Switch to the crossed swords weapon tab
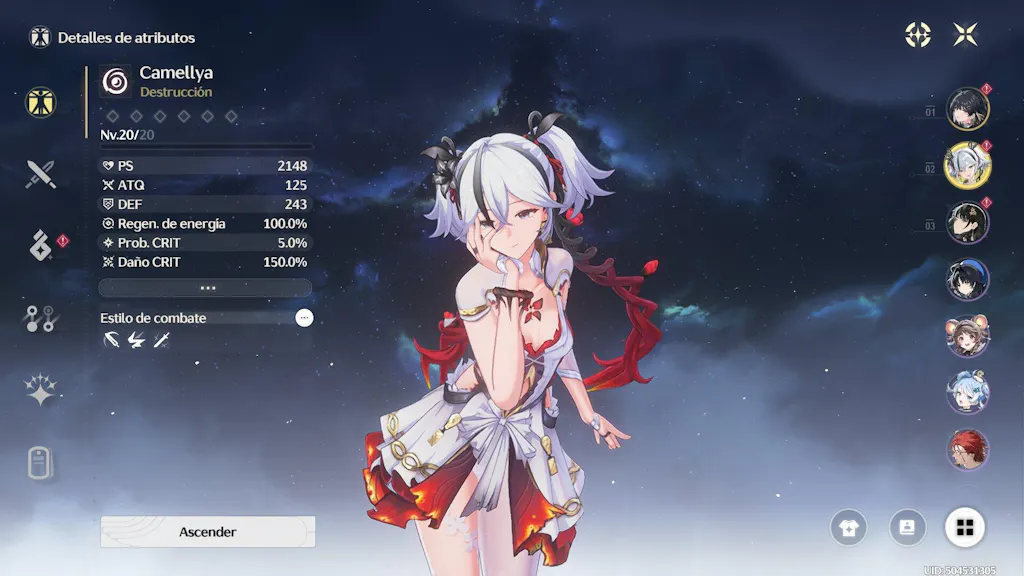1024x576 pixels. tap(41, 175)
